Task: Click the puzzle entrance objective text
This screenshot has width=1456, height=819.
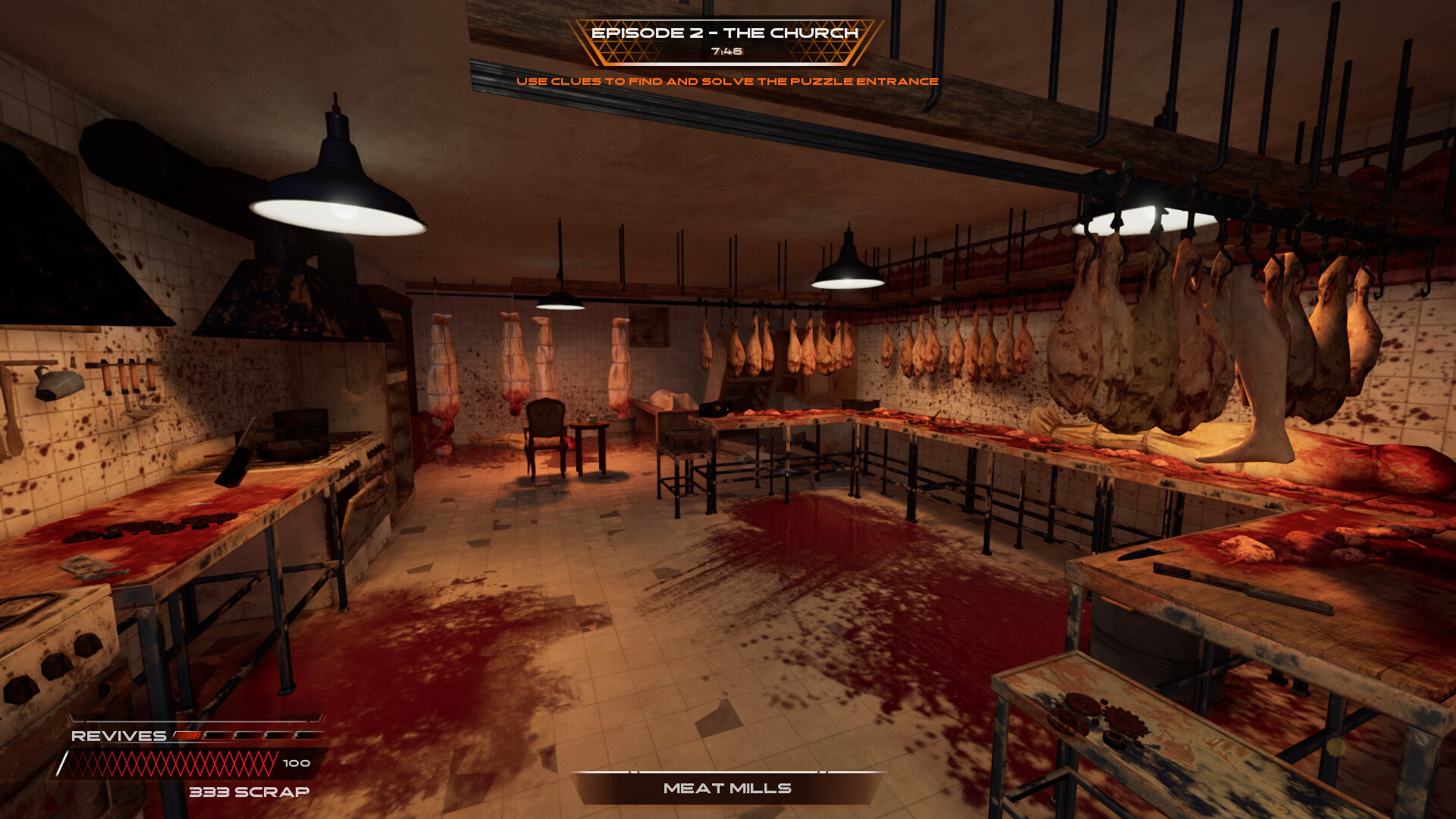Action: click(x=727, y=81)
